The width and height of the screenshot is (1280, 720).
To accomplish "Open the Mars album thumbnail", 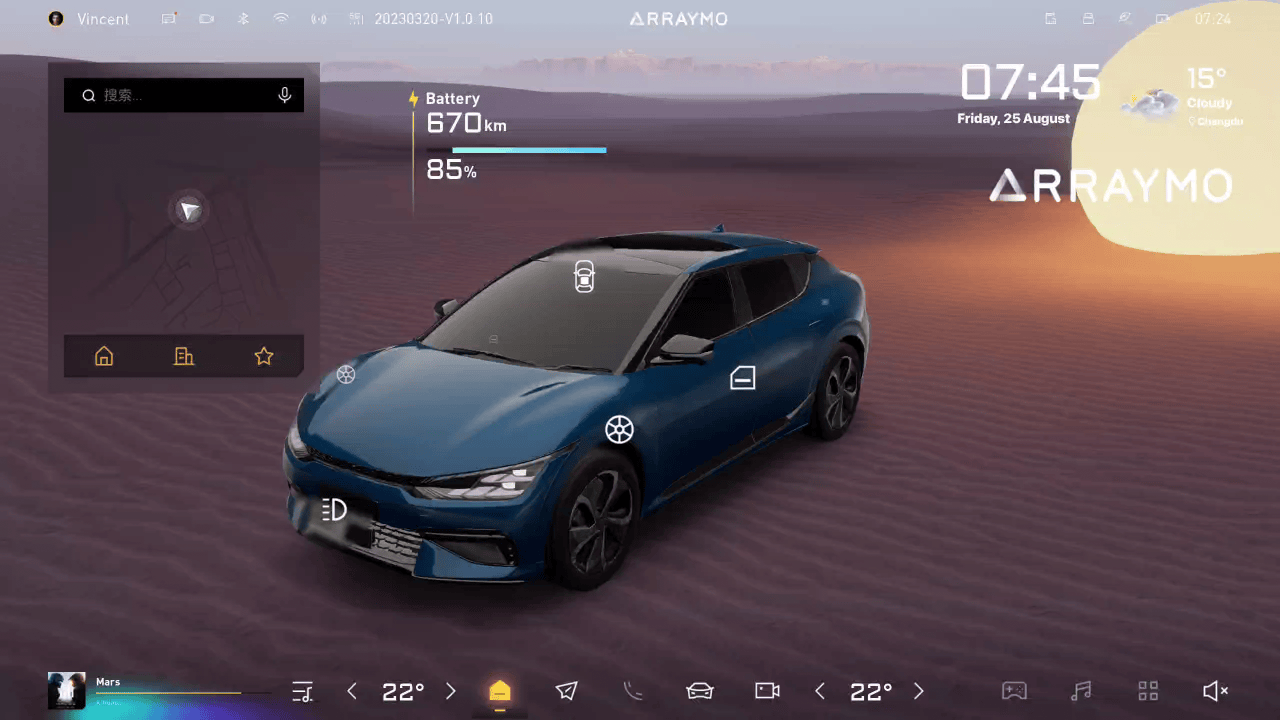I will (x=66, y=690).
